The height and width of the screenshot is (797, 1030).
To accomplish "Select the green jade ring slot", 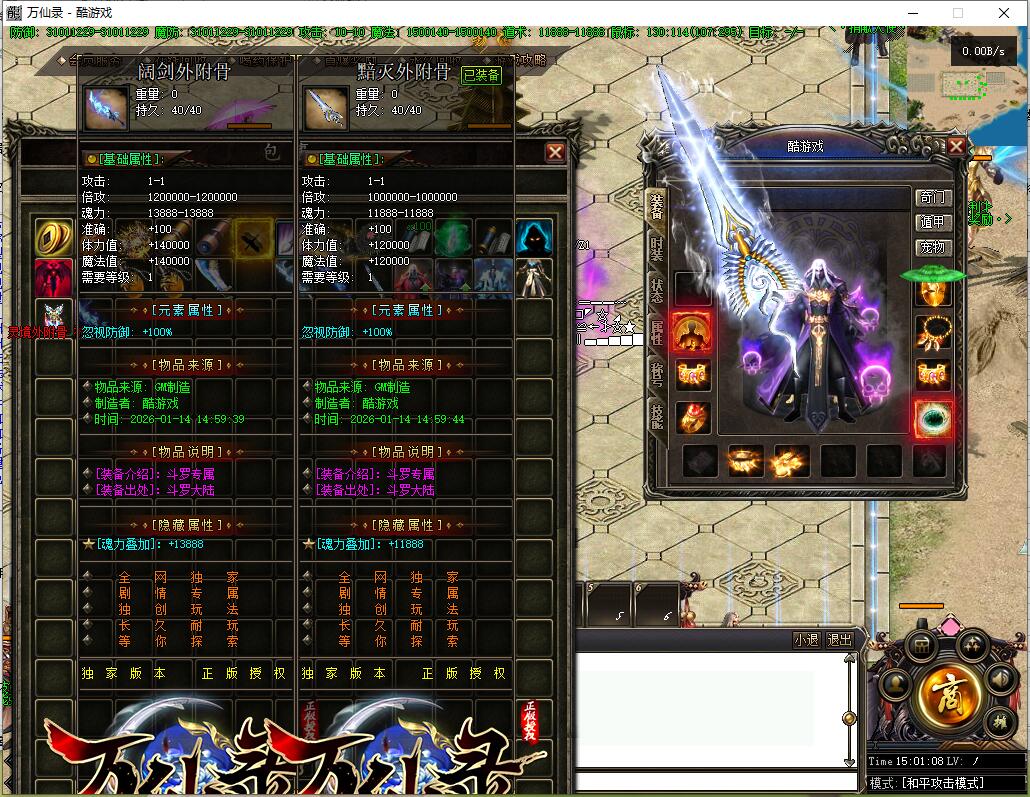I will [933, 417].
